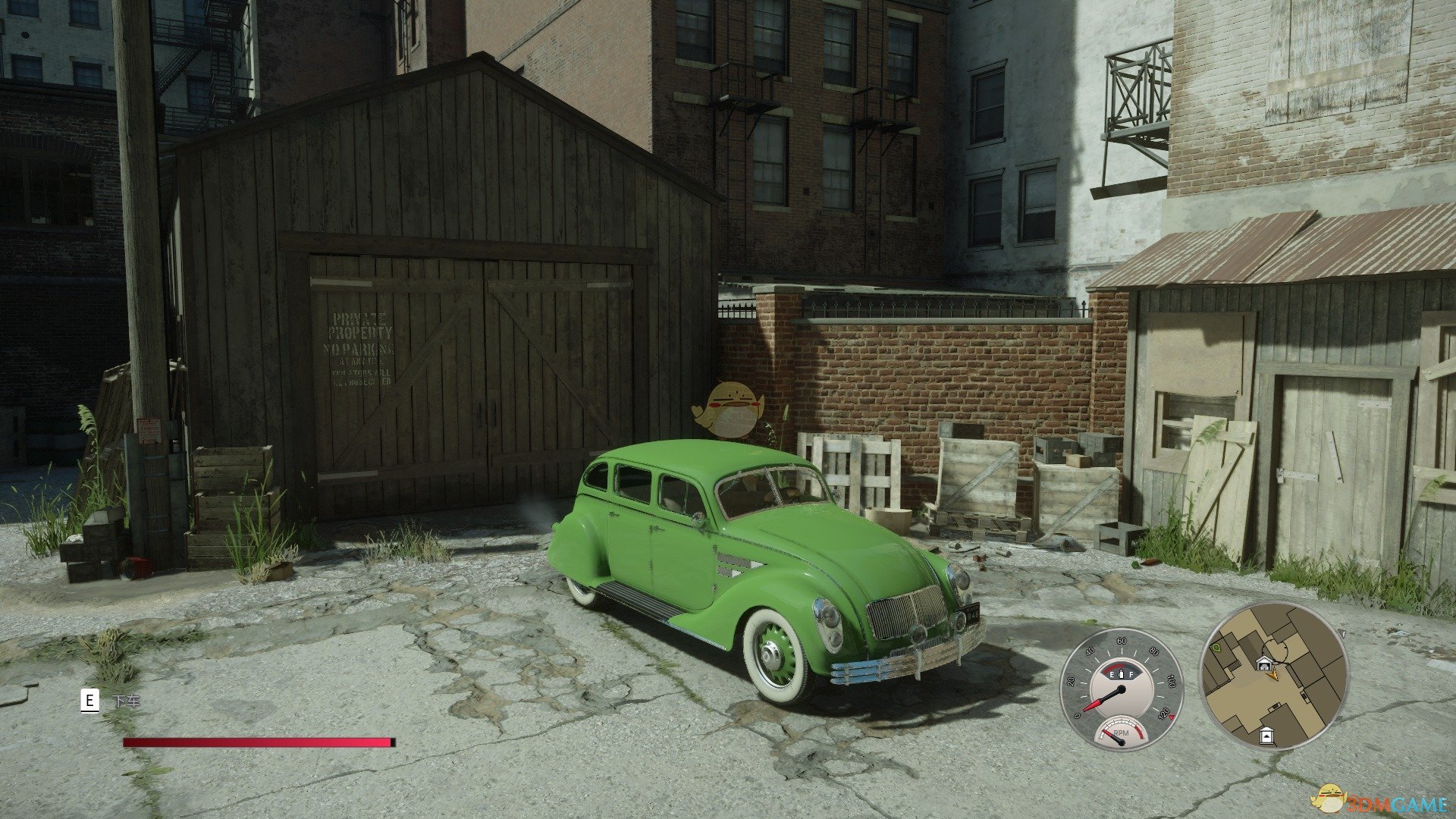Select the garage marker on the minimap
Image resolution: width=1456 pixels, height=819 pixels.
(x=1264, y=664)
